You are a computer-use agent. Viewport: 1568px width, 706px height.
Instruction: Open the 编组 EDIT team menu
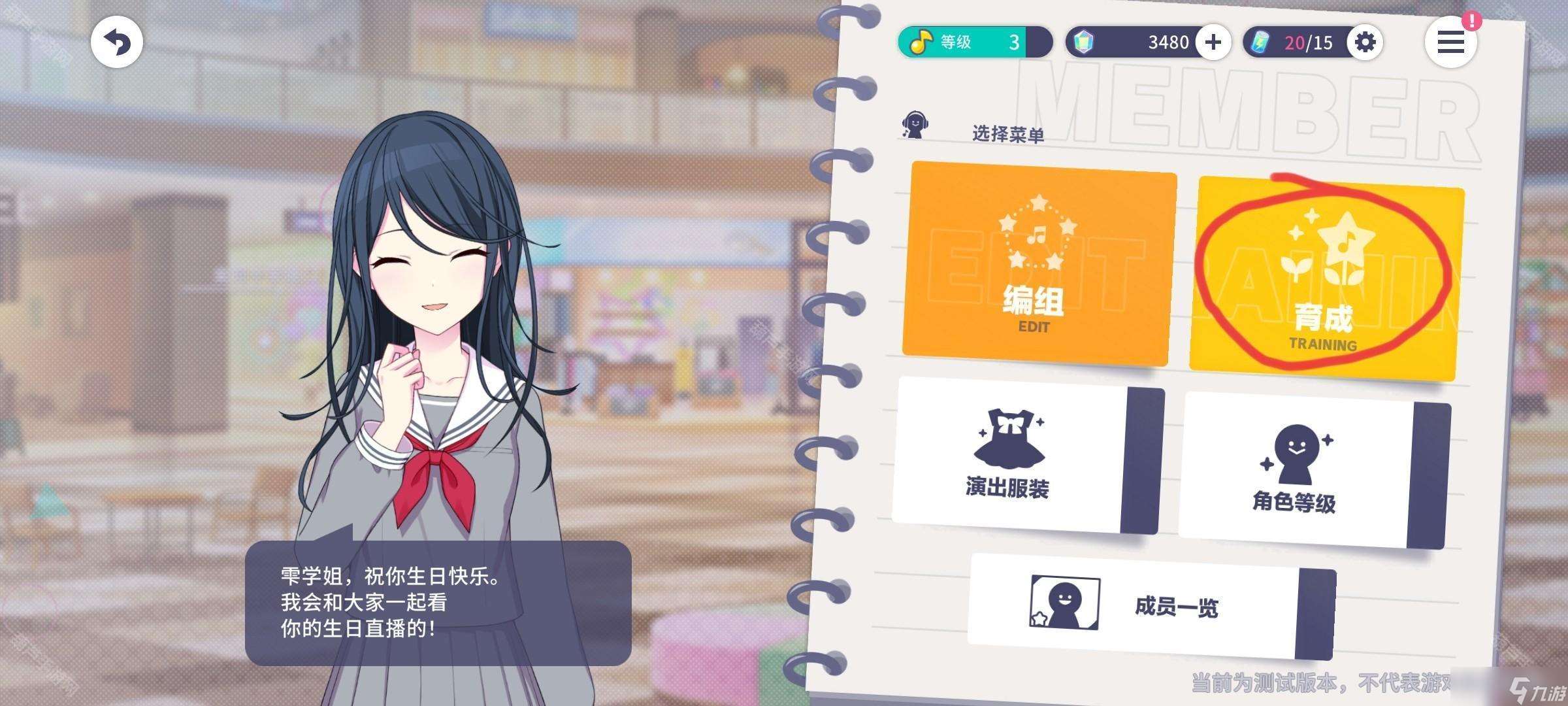pos(1039,263)
